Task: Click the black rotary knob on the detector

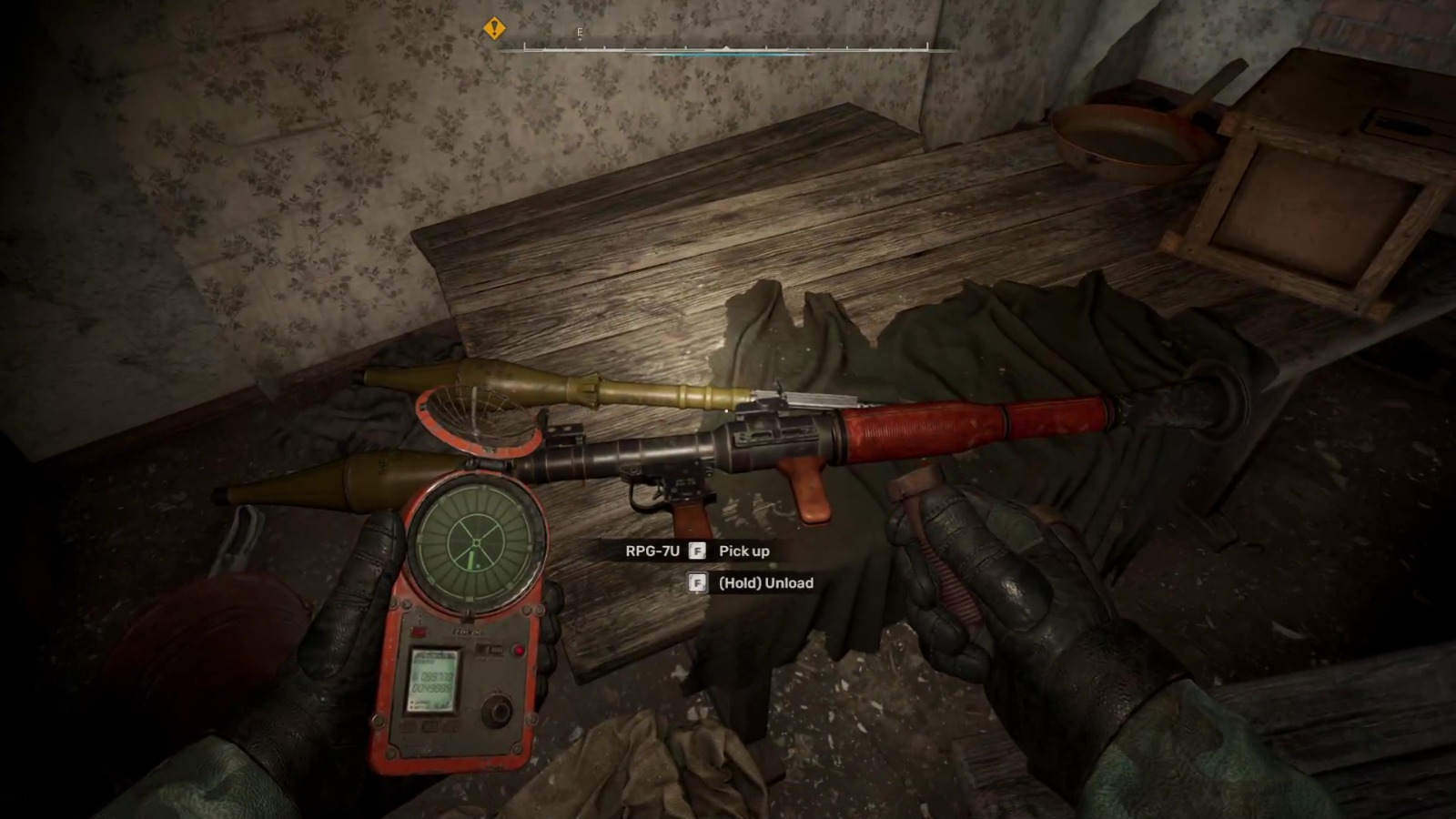Action: [495, 709]
